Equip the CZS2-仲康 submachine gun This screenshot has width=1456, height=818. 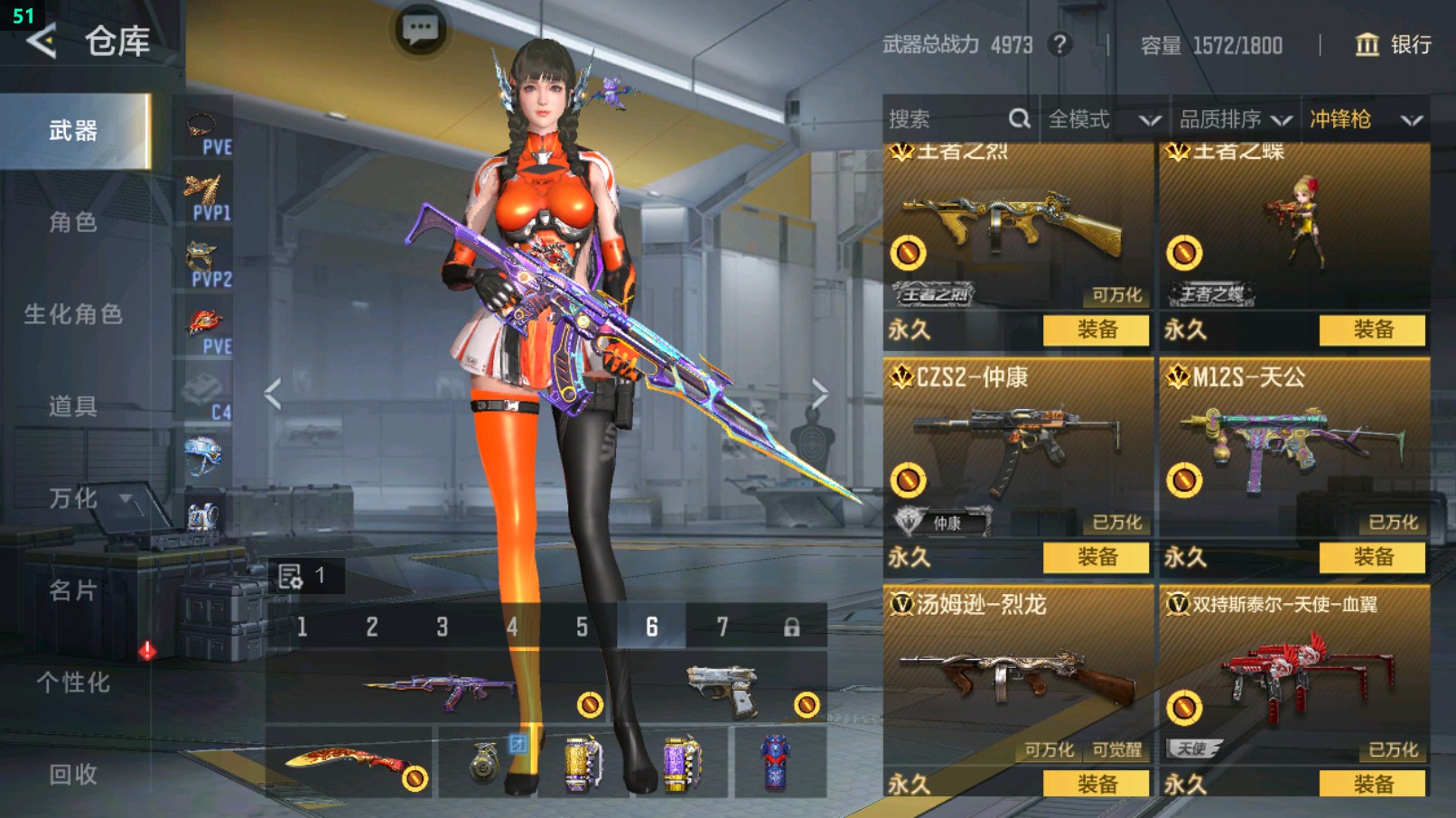click(1096, 557)
